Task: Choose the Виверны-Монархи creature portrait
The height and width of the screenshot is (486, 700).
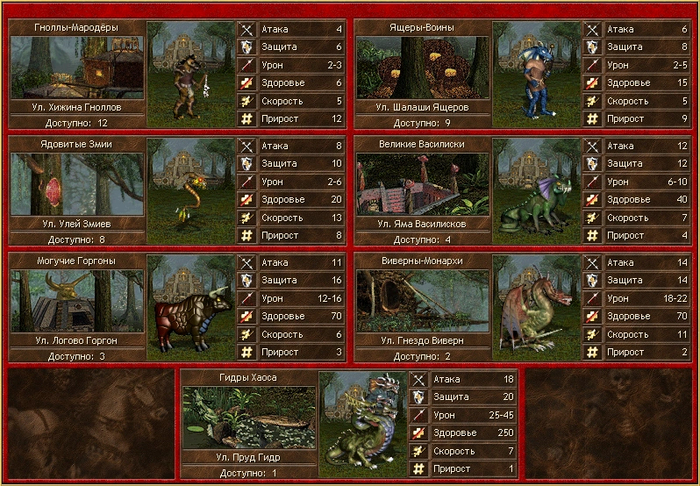Action: click(x=537, y=306)
